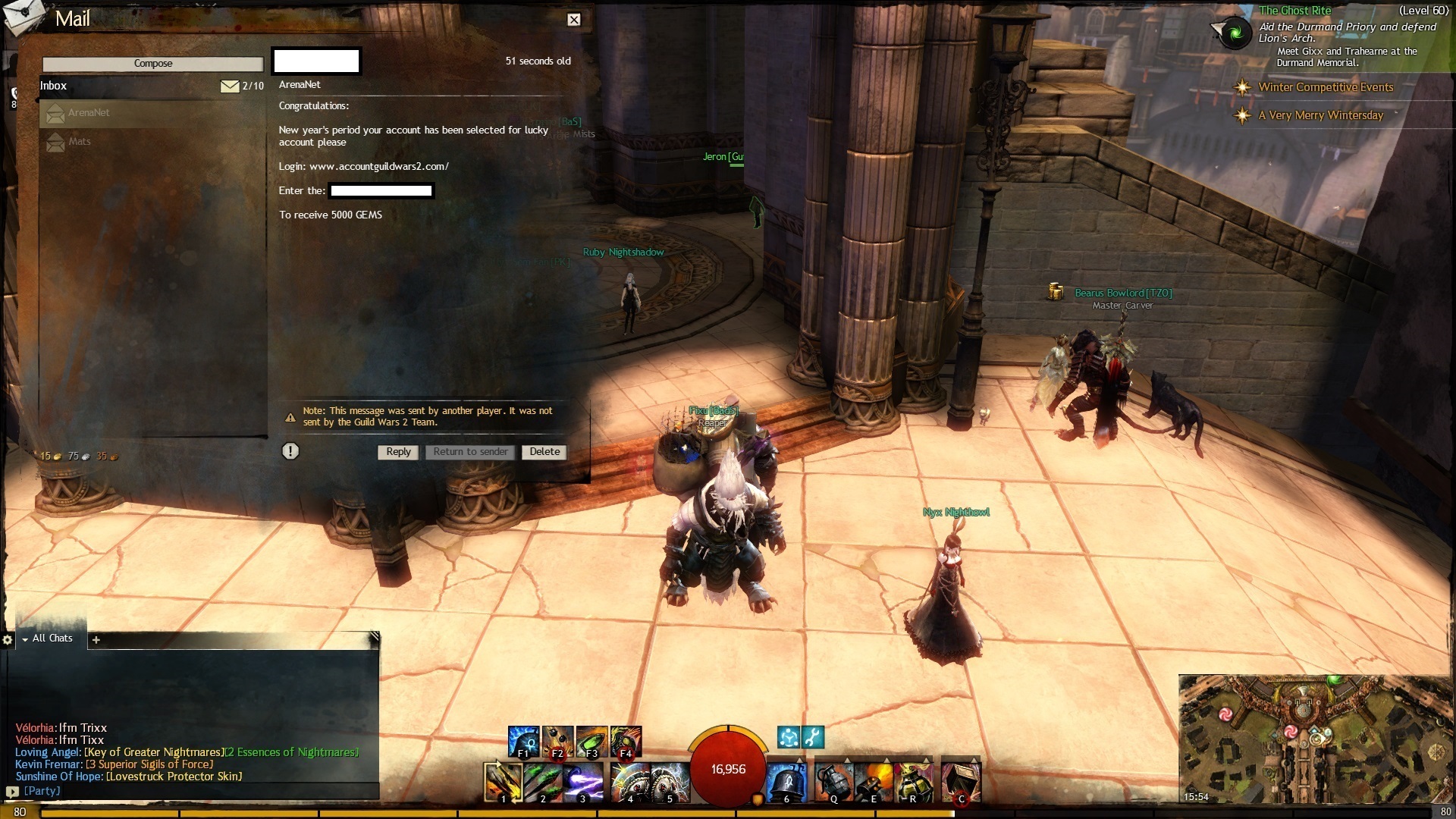The width and height of the screenshot is (1456, 819).
Task: Switch to the All Chats tab
Action: [52, 639]
